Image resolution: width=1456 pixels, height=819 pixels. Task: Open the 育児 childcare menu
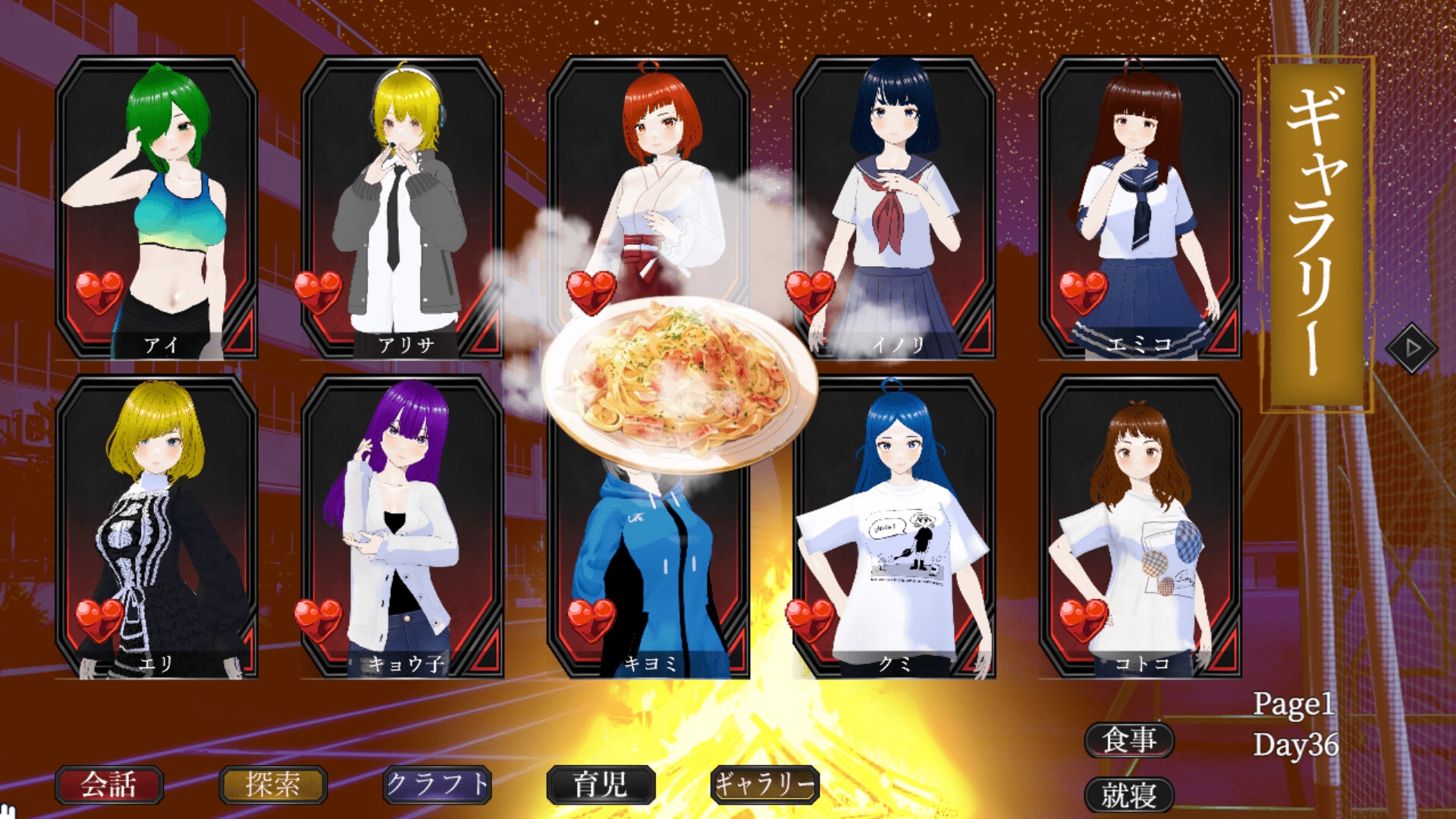601,785
